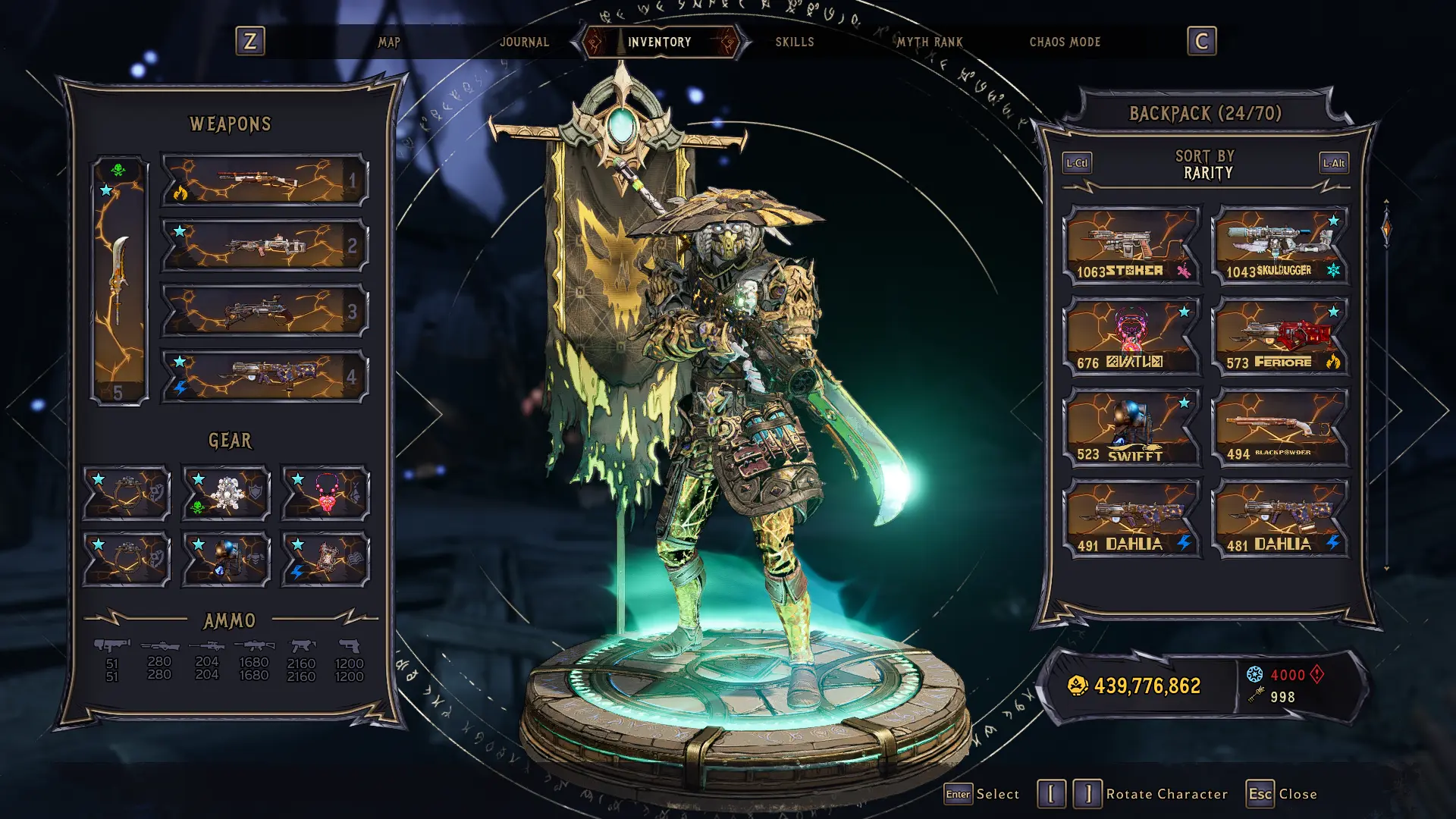Click the poison skull icon on the ward slot
This screenshot has width=1456, height=819.
point(197,507)
